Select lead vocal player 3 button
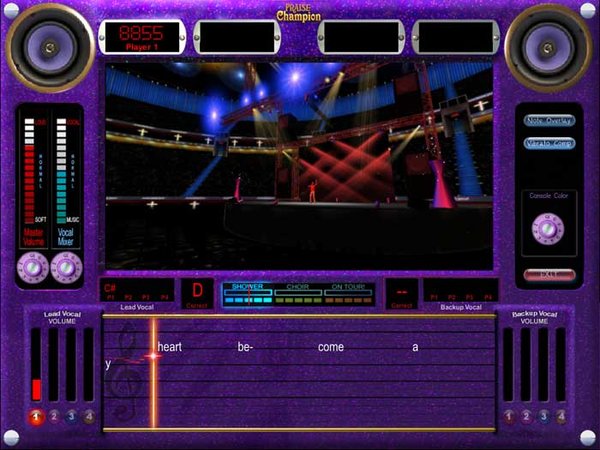 71,416
